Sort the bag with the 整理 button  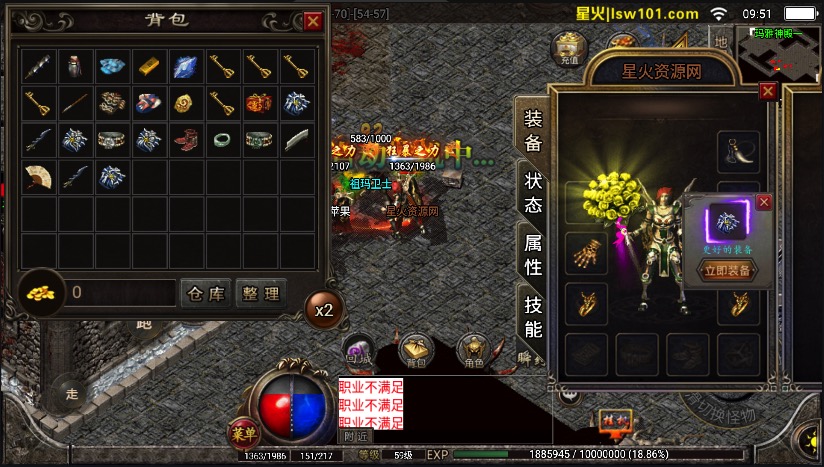click(260, 292)
